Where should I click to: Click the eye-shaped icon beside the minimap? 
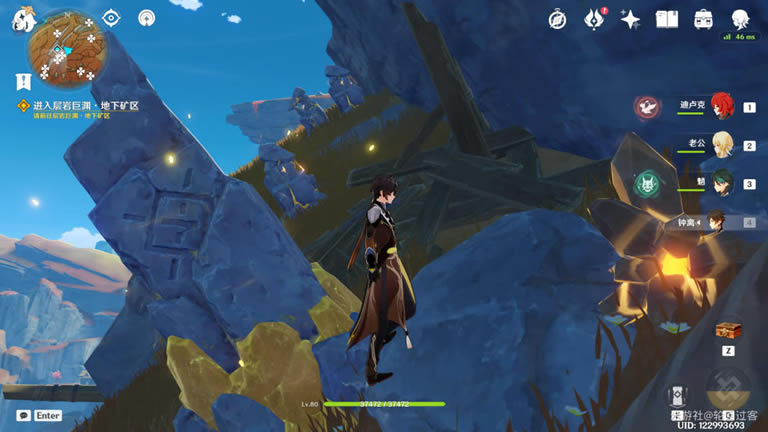[x=111, y=18]
